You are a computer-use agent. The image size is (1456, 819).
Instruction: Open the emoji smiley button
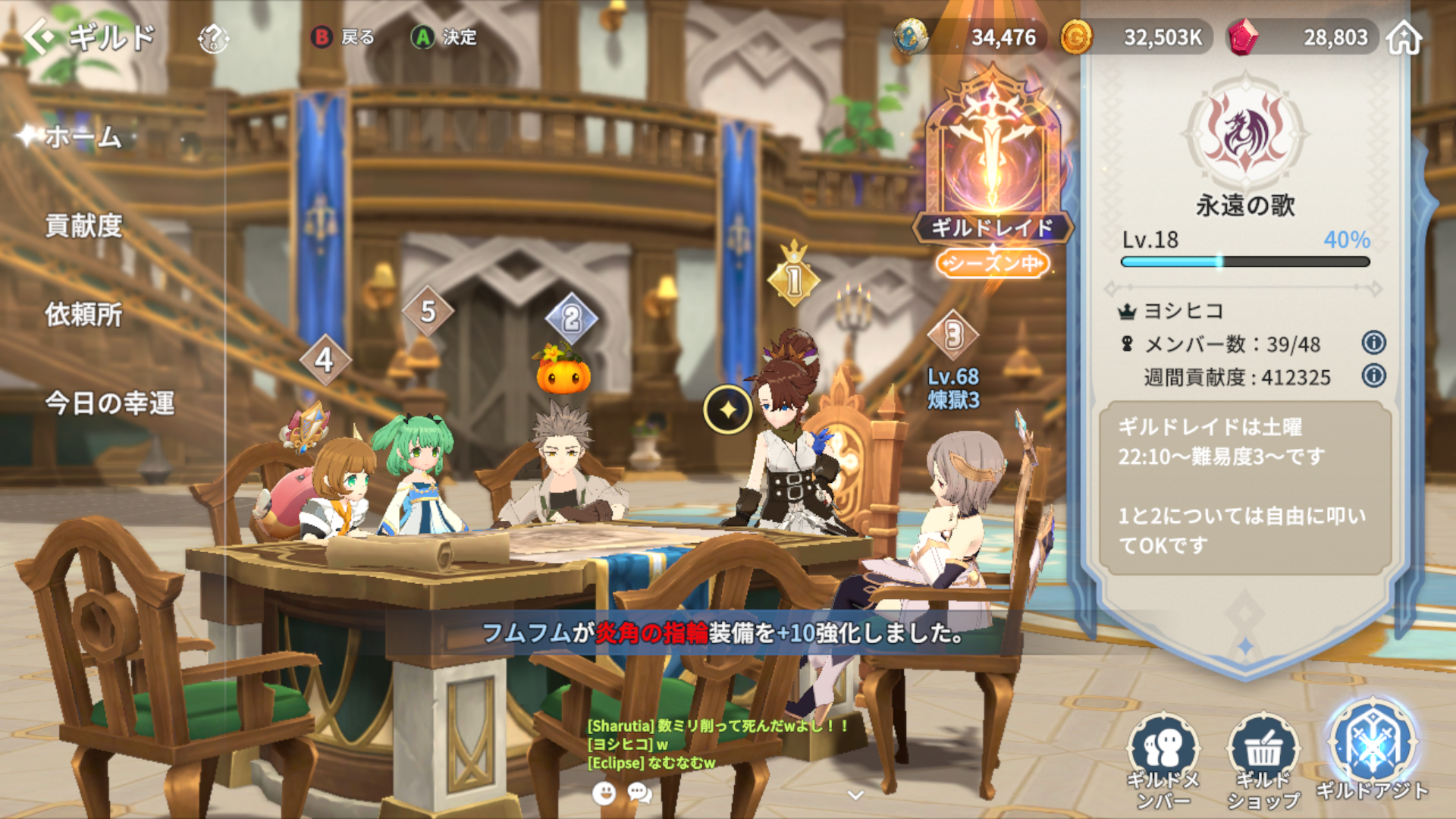pos(604,793)
